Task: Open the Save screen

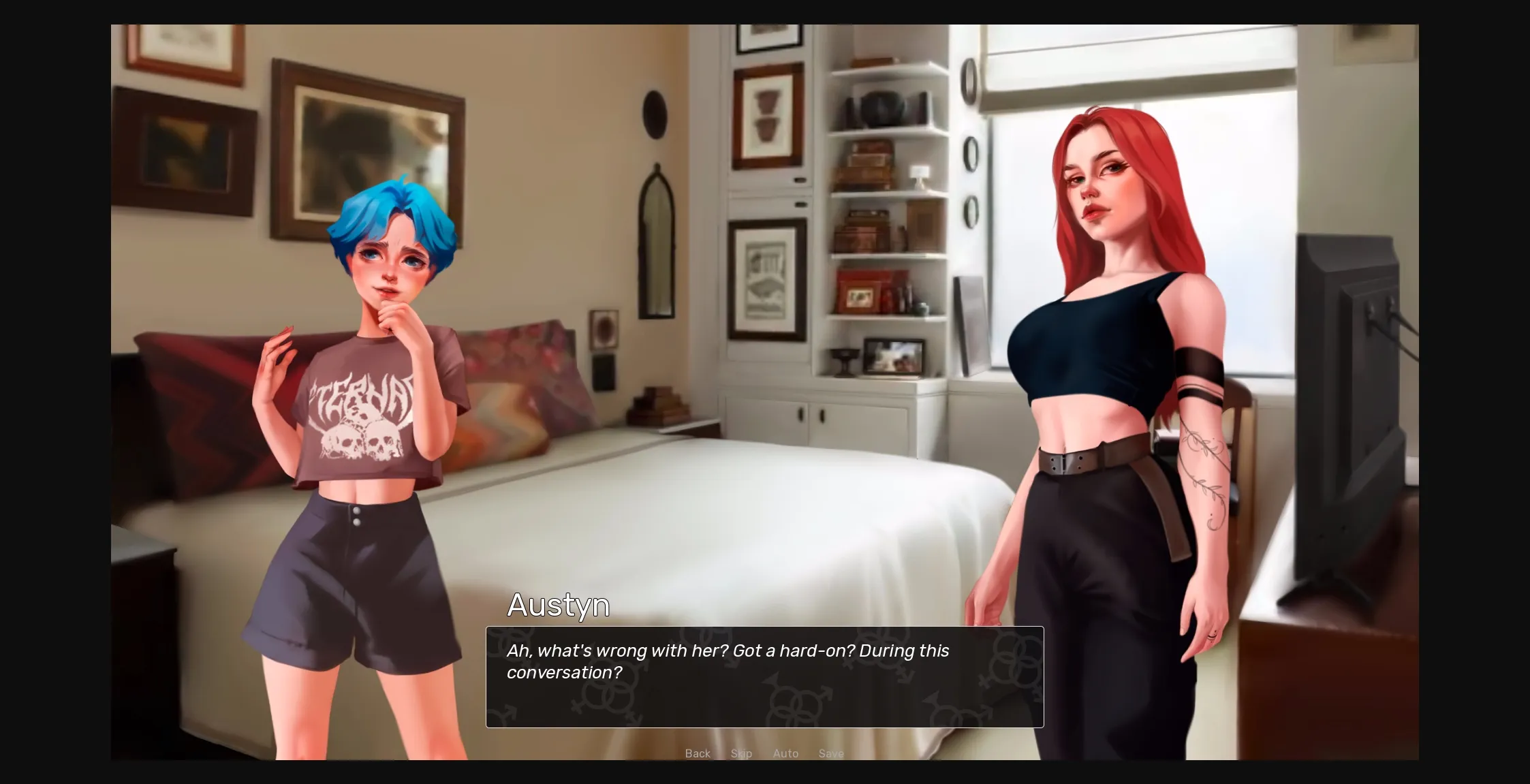Action: coord(831,753)
